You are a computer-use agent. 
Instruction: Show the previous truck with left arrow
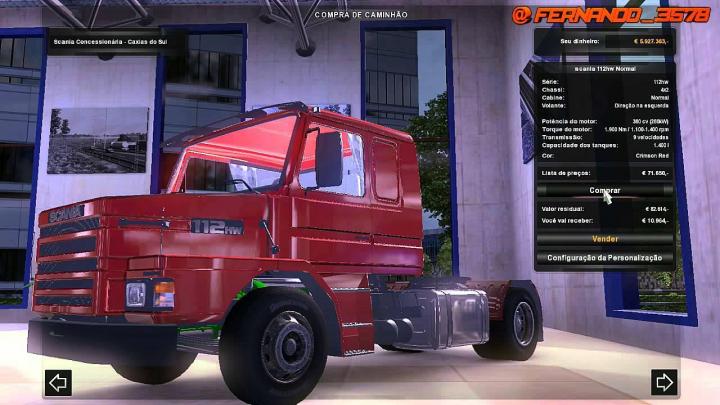58,381
